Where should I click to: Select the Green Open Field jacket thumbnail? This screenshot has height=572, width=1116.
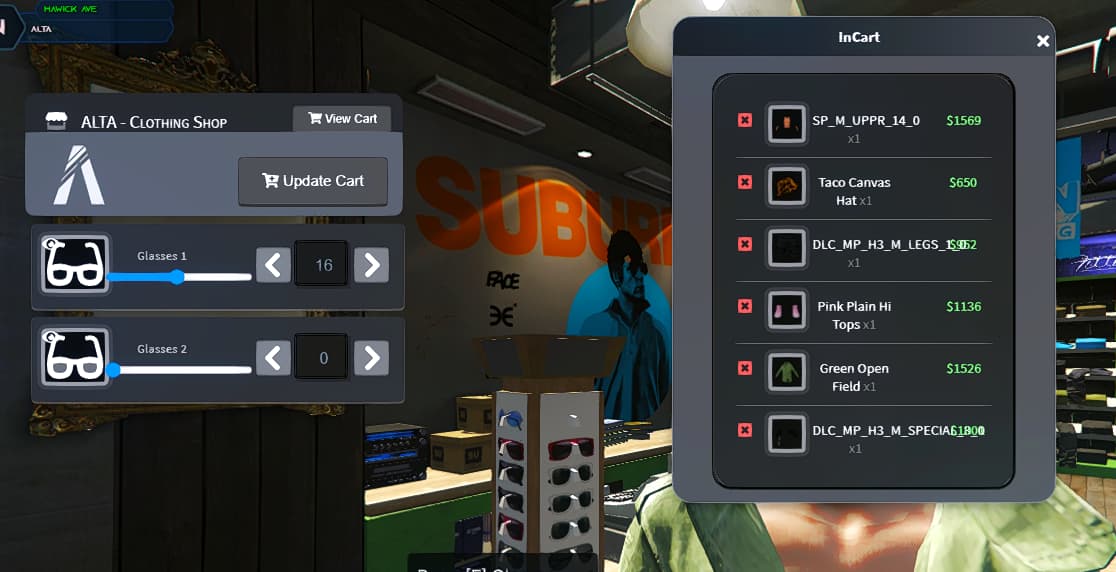click(x=787, y=372)
